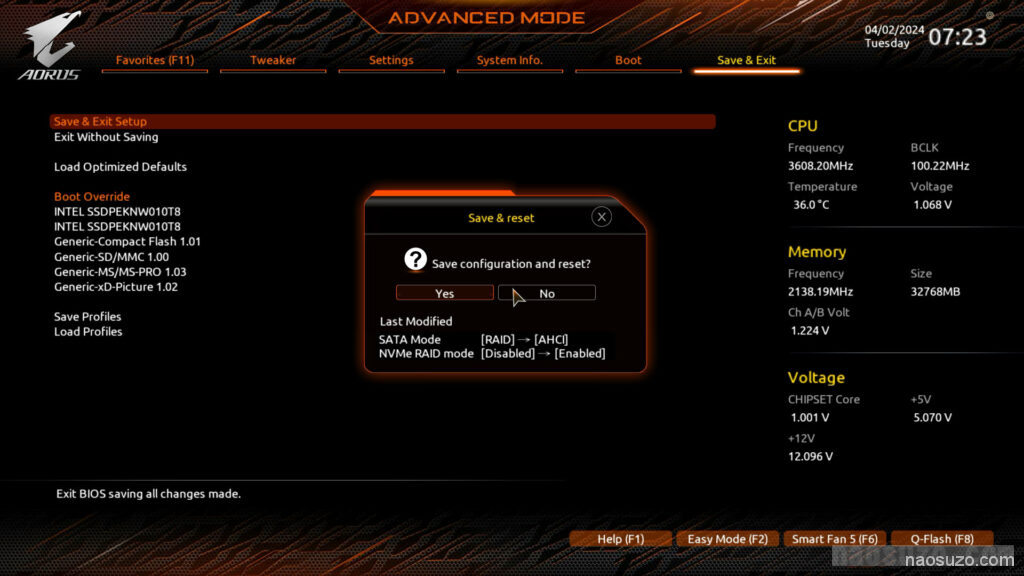Switch to the Favorites (F11) tab
1024x576 pixels.
(155, 60)
